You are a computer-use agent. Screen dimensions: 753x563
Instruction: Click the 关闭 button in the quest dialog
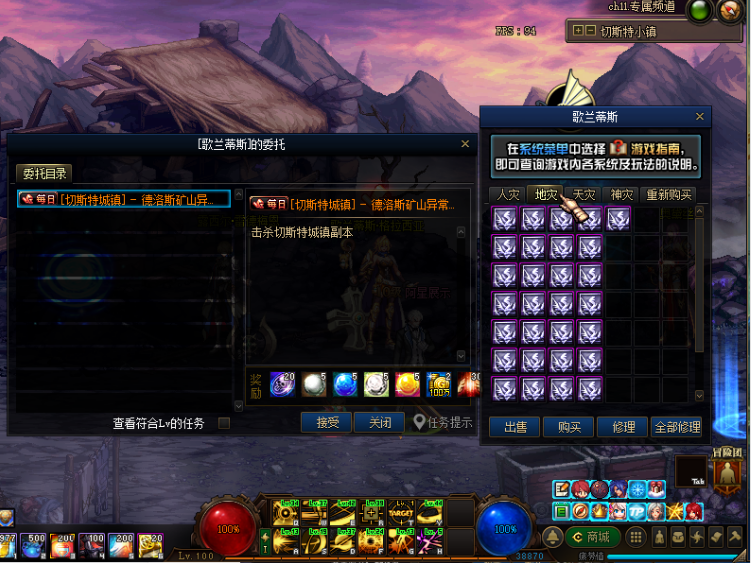379,423
